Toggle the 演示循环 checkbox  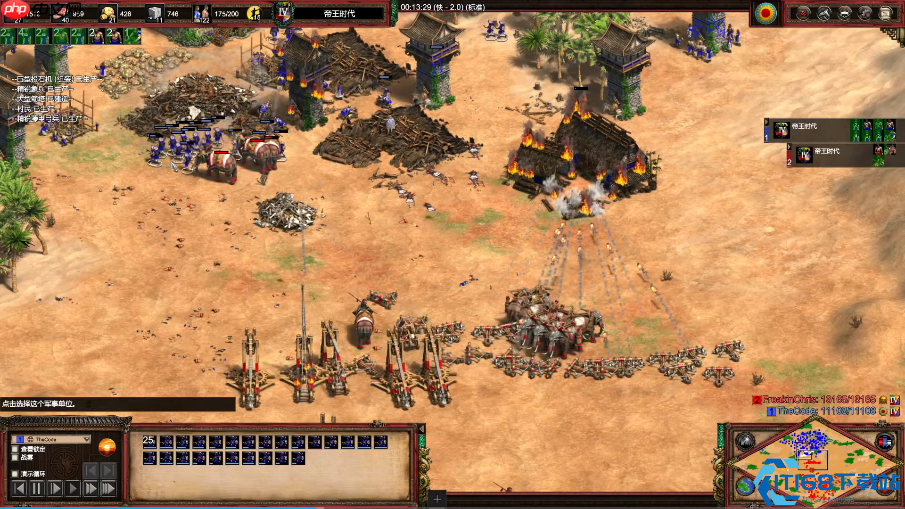[14, 473]
